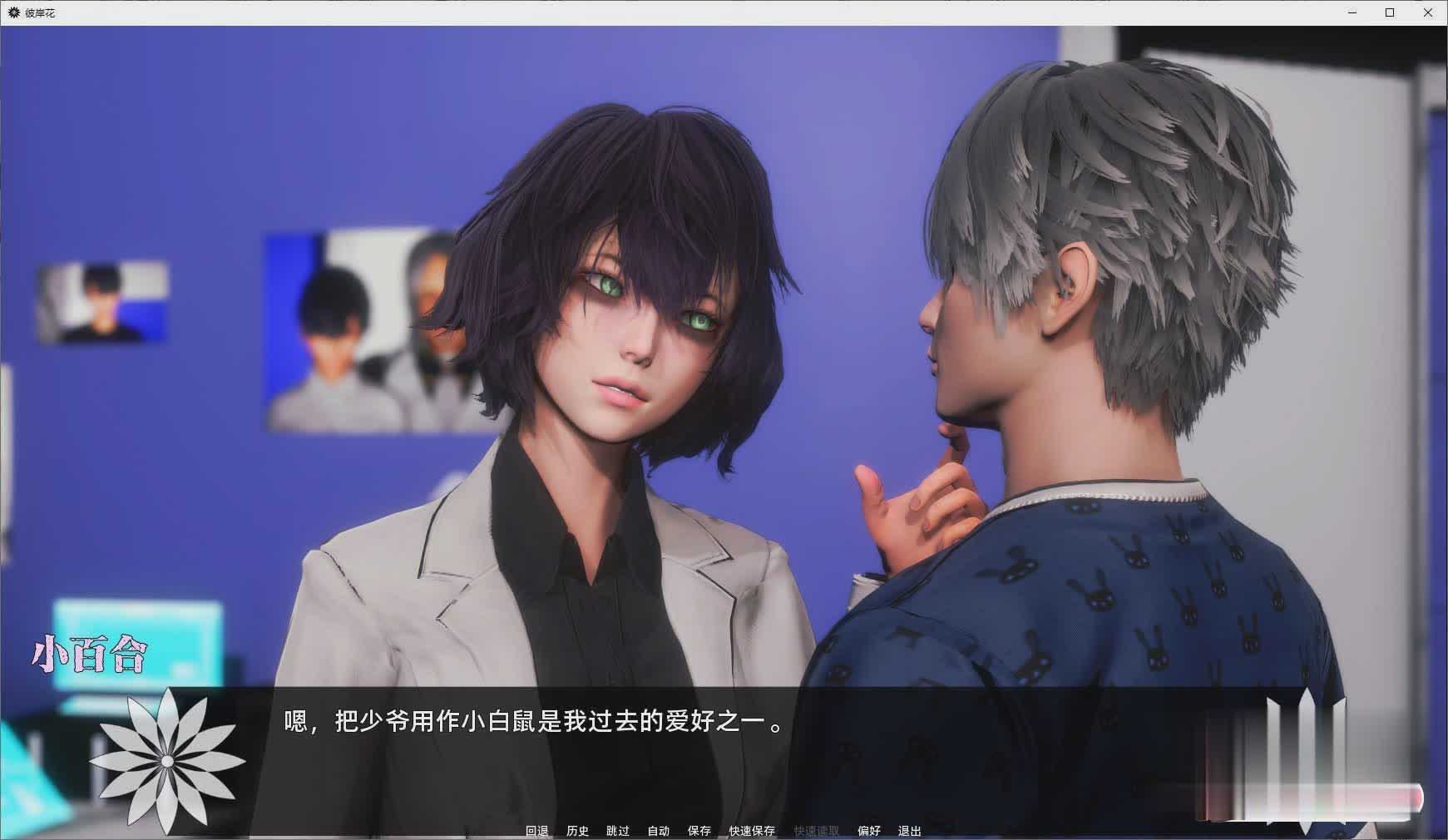Image resolution: width=1448 pixels, height=840 pixels.
Task: Click 快速保存 to quick save
Action: click(x=751, y=830)
